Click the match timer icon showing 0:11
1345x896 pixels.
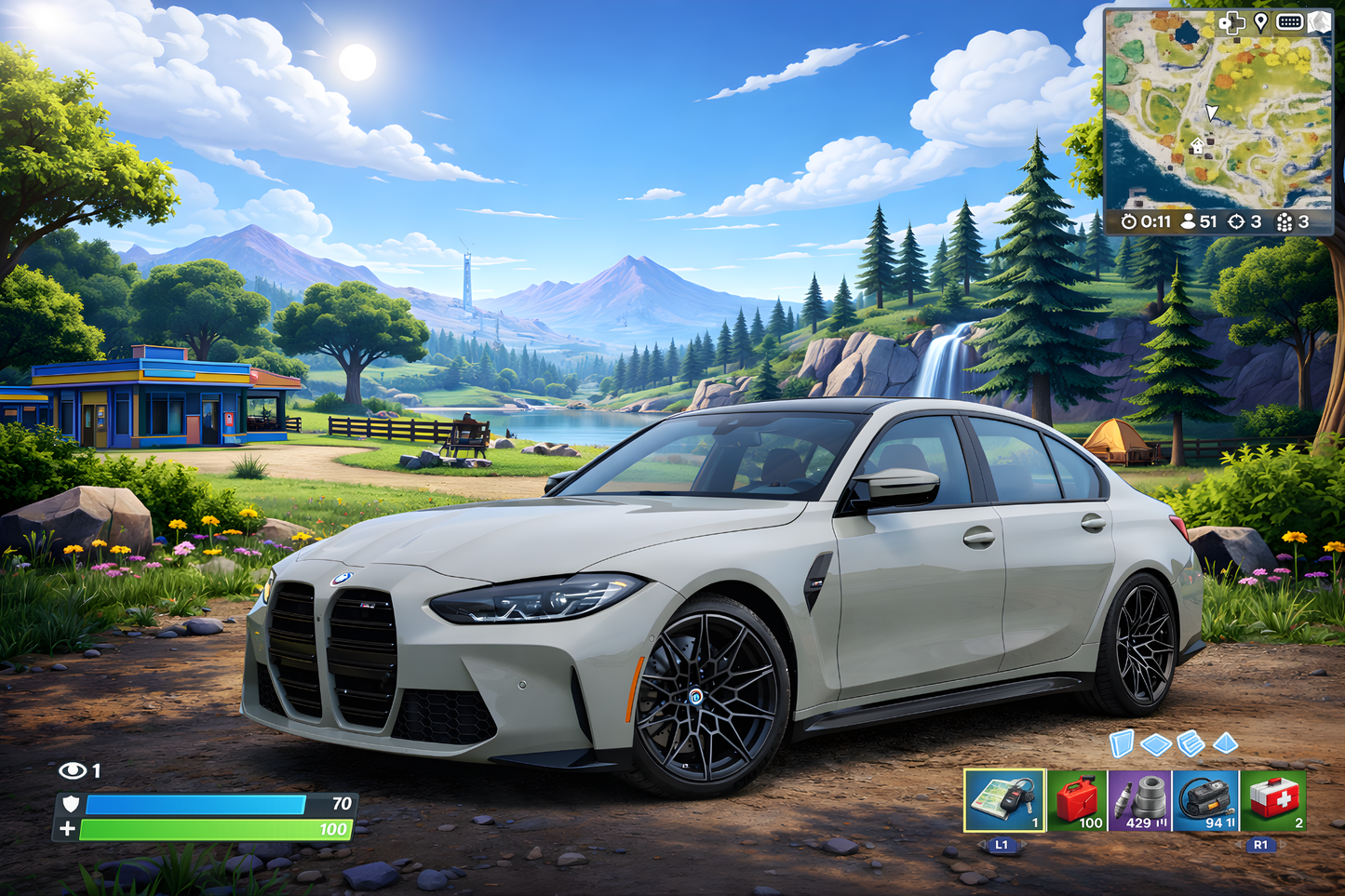1128,221
